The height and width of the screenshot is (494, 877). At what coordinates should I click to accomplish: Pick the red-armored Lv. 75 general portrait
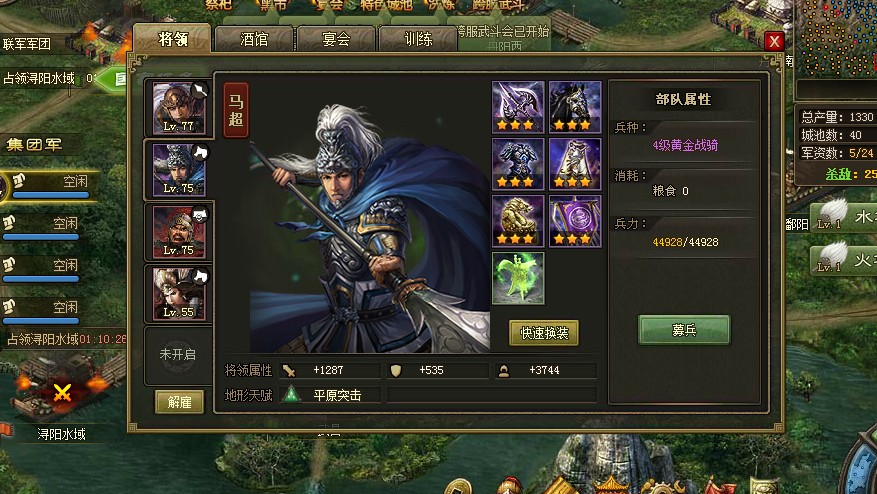(x=179, y=231)
